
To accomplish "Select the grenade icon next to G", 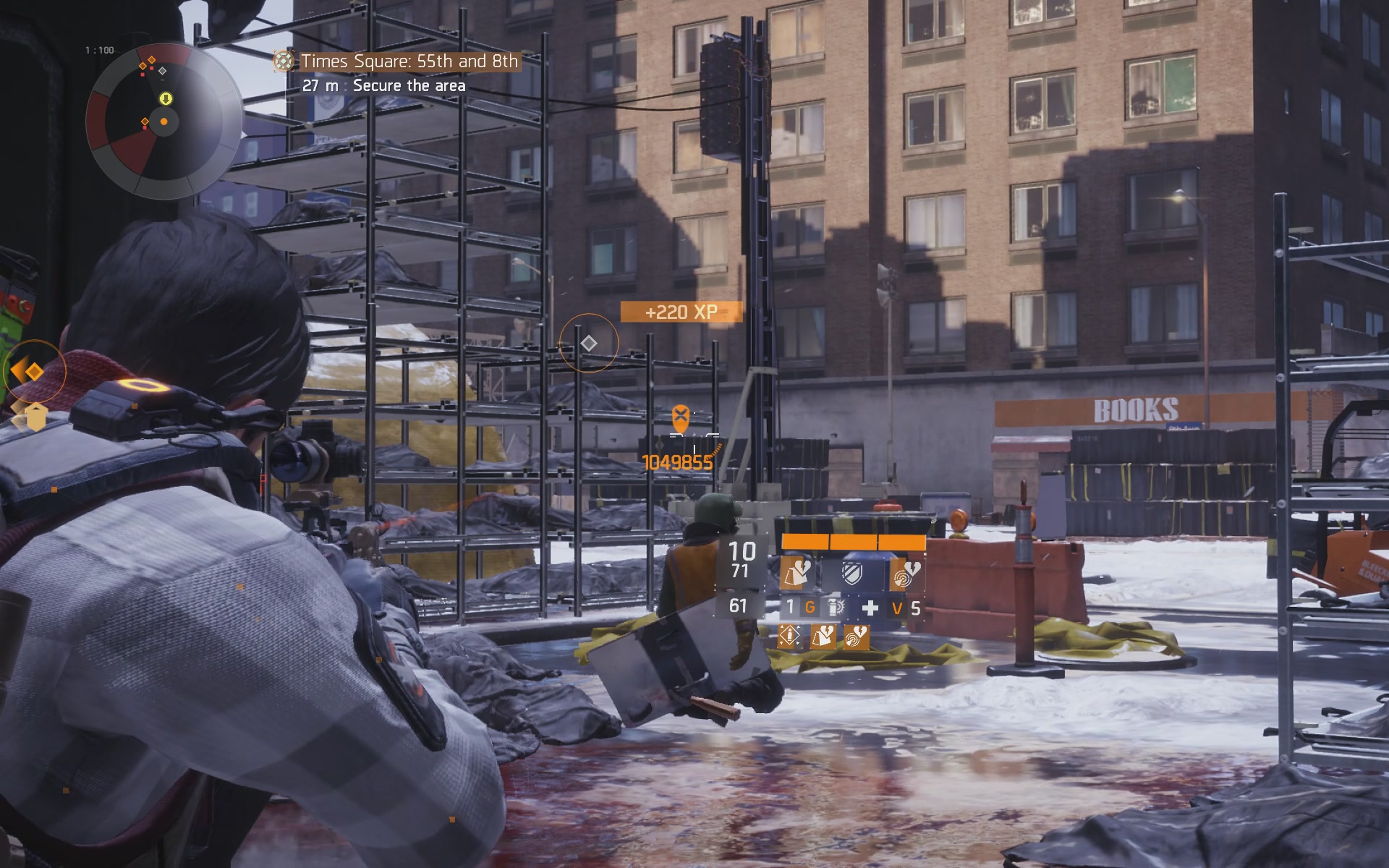I will tap(836, 608).
